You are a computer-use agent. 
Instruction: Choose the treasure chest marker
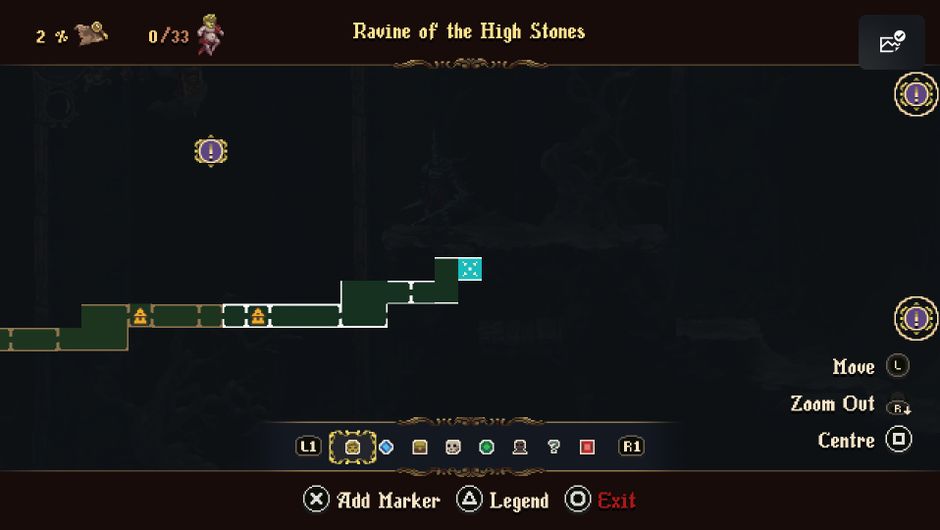(420, 447)
